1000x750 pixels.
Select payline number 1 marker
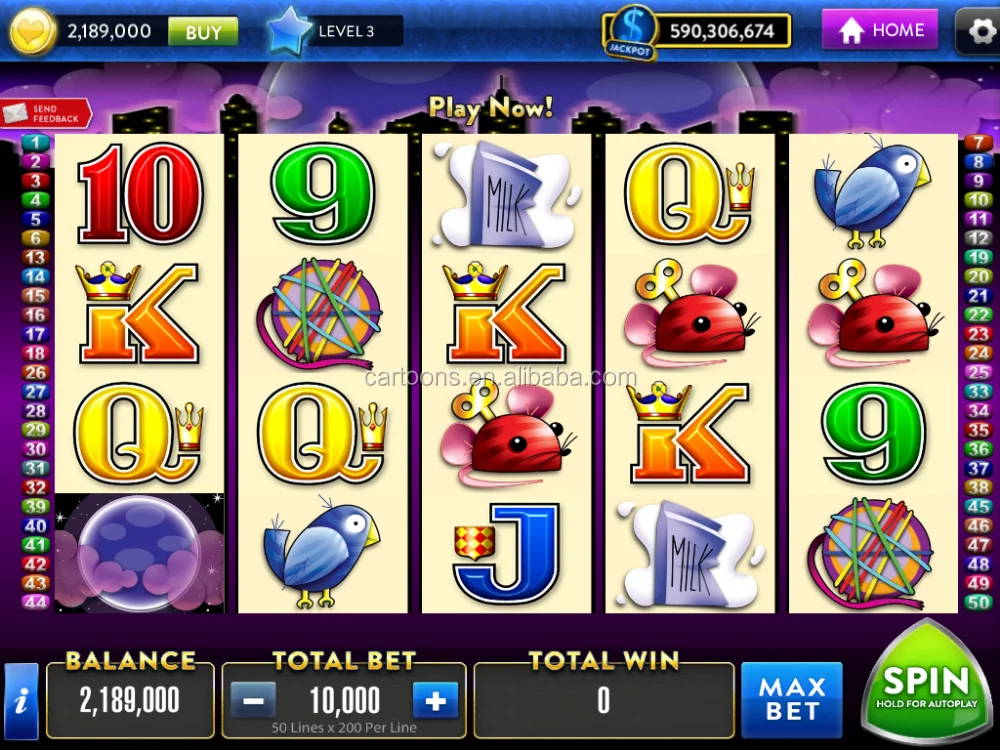coord(35,143)
